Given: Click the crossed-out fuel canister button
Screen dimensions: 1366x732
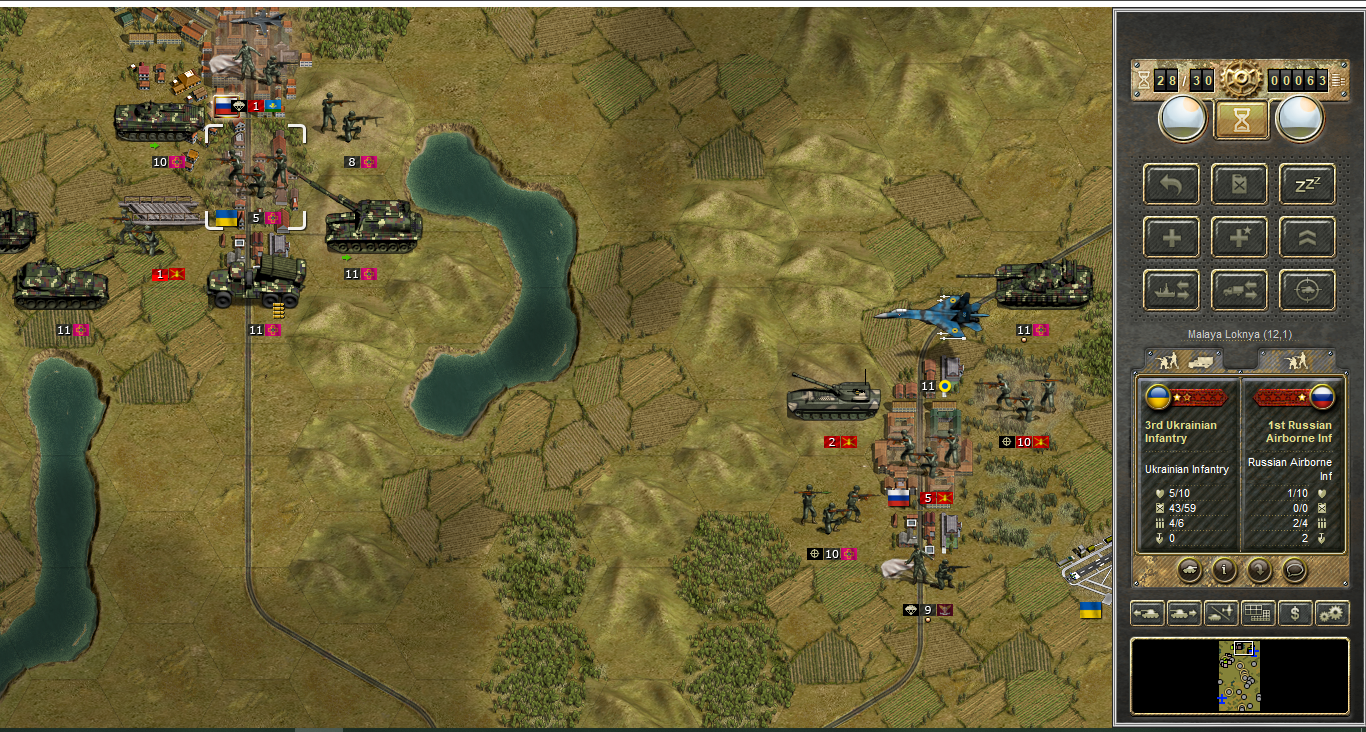Looking at the screenshot, I should 1240,184.
